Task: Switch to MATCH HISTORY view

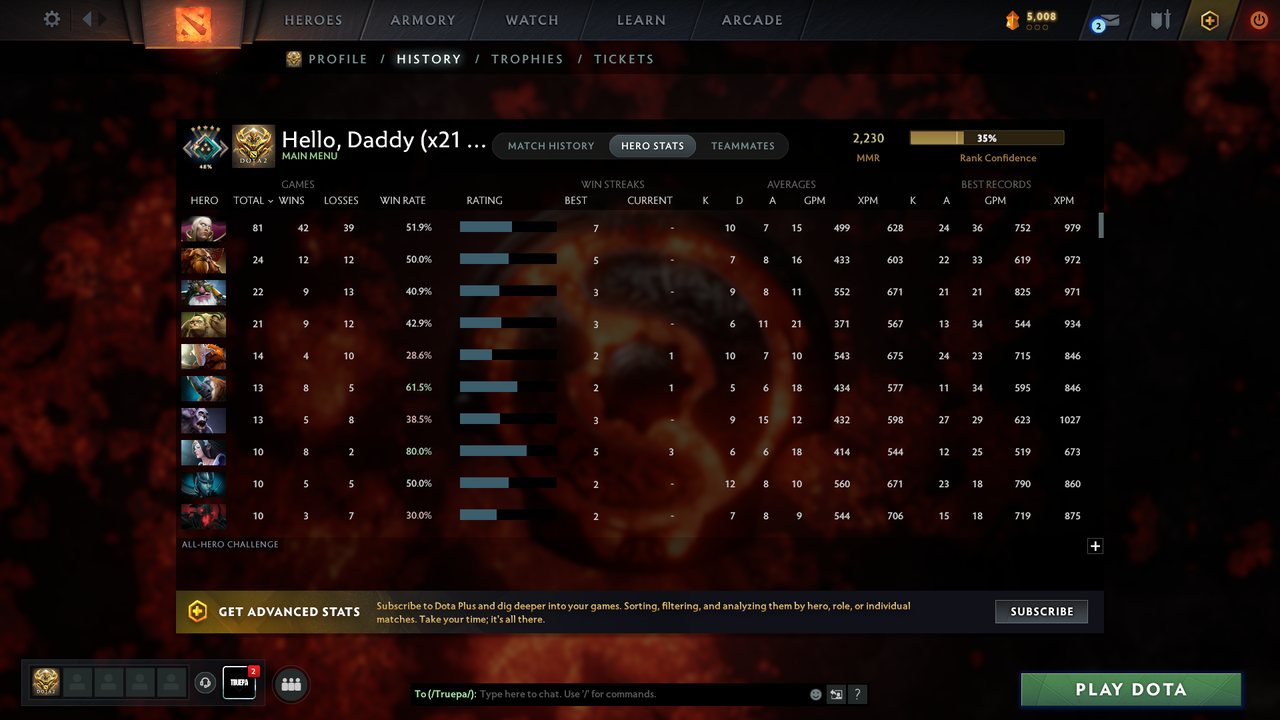Action: [x=550, y=145]
